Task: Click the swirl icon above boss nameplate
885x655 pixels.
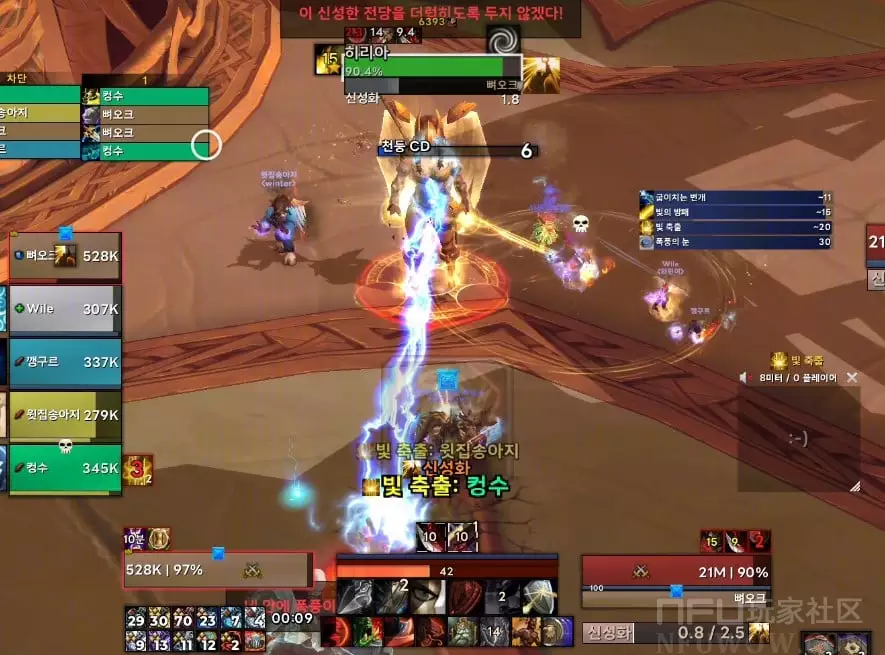Action: tap(503, 40)
